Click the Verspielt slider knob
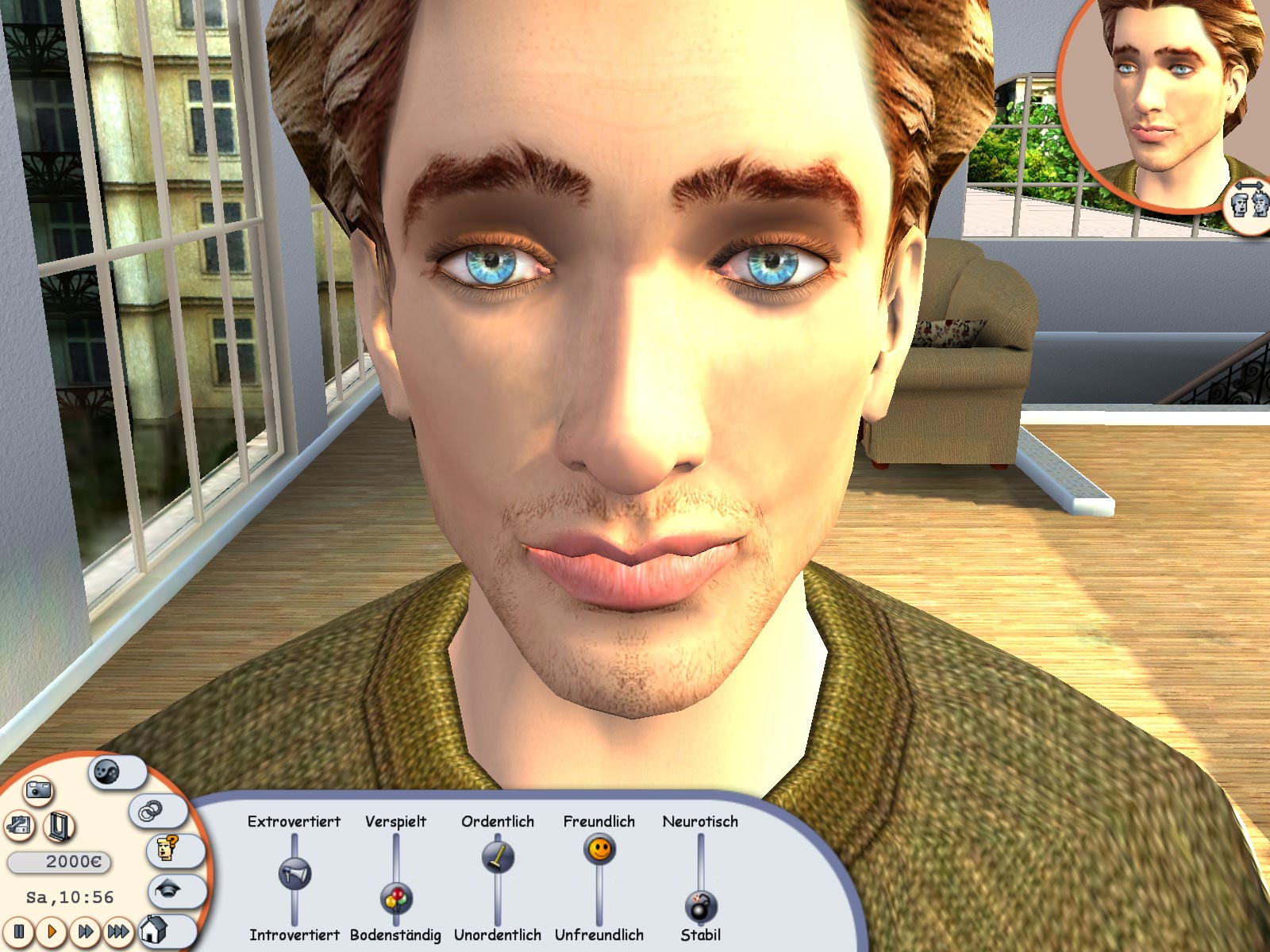The width and height of the screenshot is (1270, 952). tap(396, 900)
